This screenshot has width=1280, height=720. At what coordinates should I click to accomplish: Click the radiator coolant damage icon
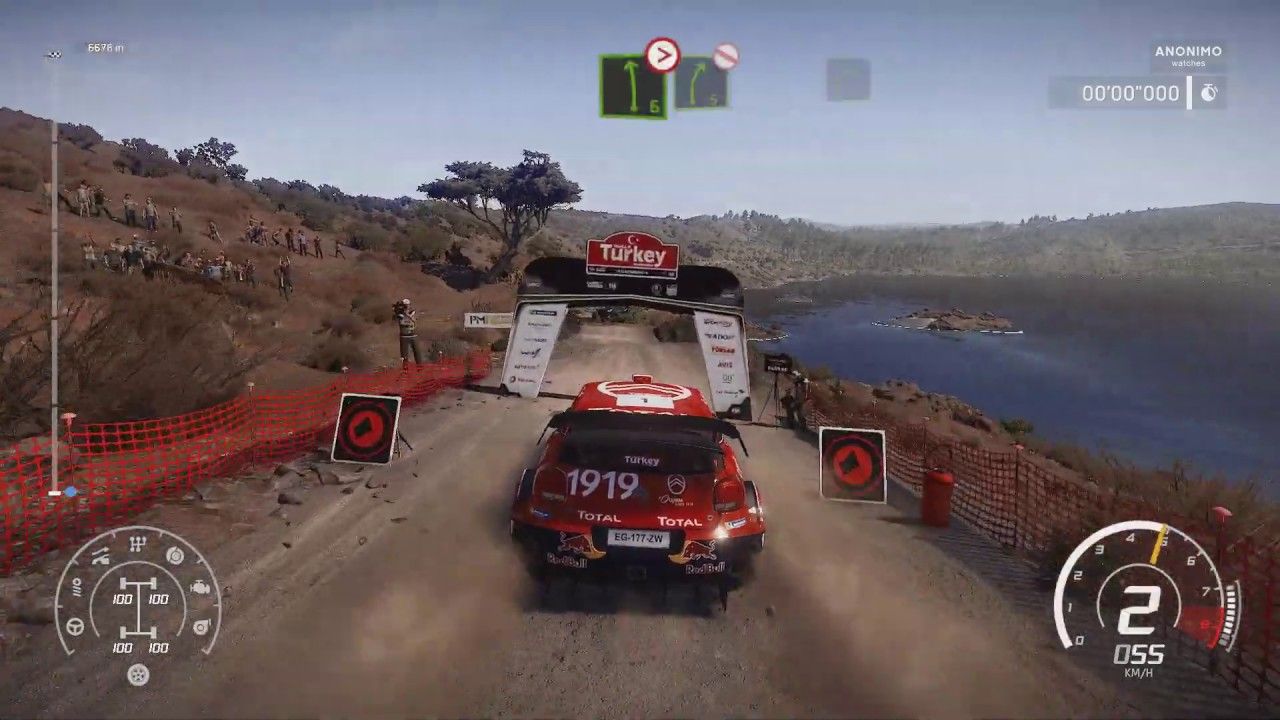click(x=76, y=589)
